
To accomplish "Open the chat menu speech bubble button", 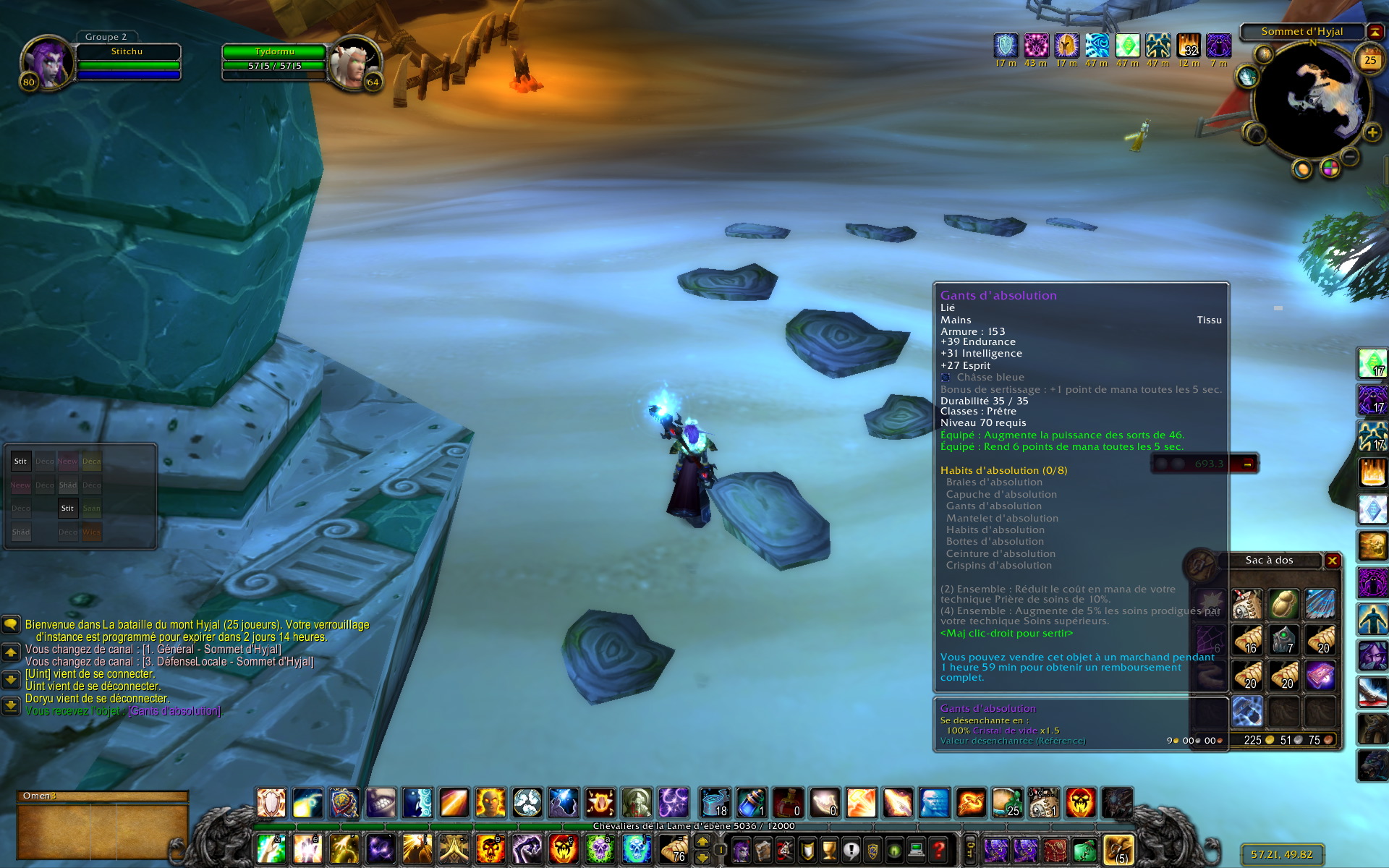I will [x=11, y=624].
